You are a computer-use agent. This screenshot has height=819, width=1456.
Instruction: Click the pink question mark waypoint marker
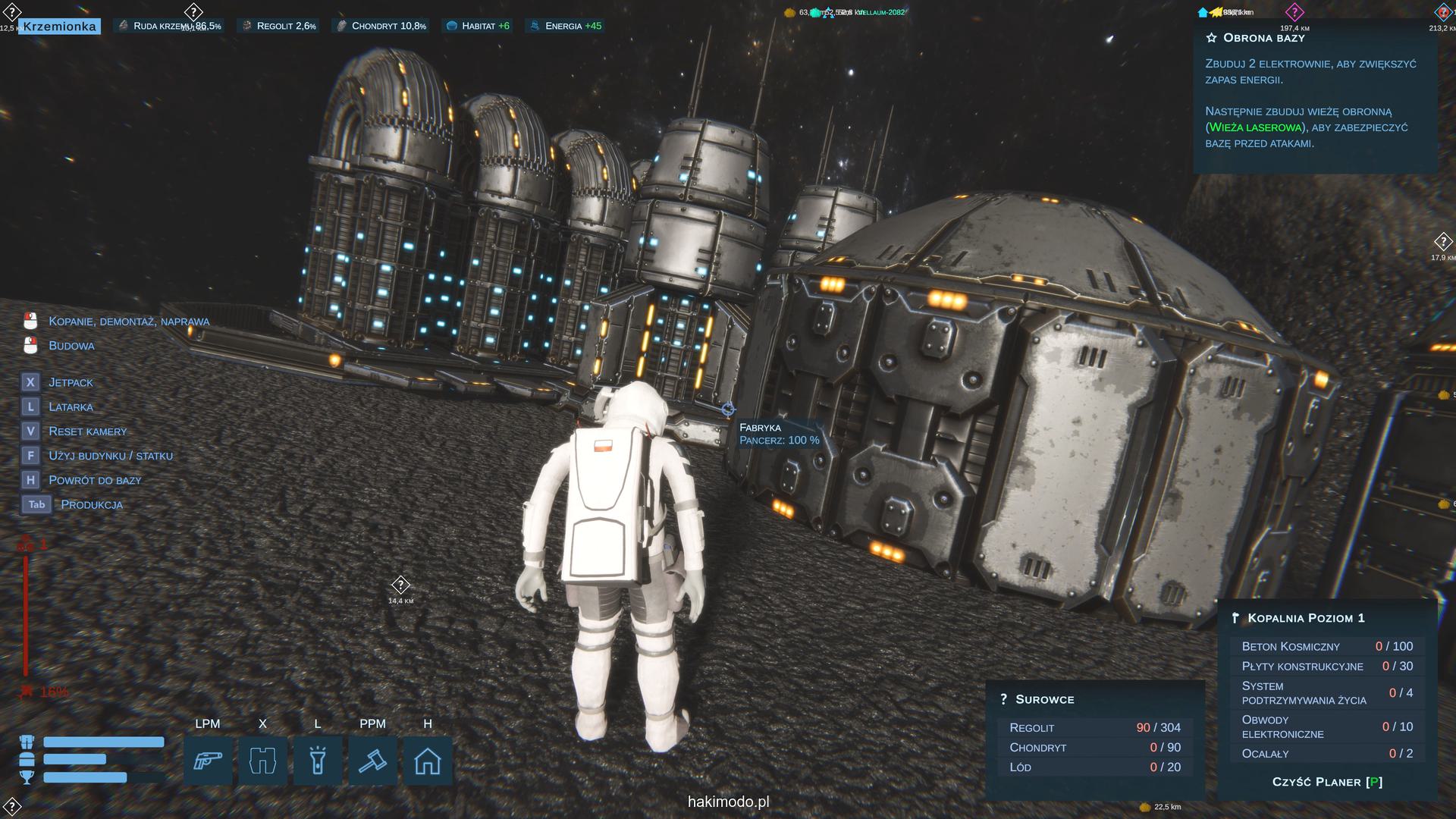pyautogui.click(x=1294, y=12)
